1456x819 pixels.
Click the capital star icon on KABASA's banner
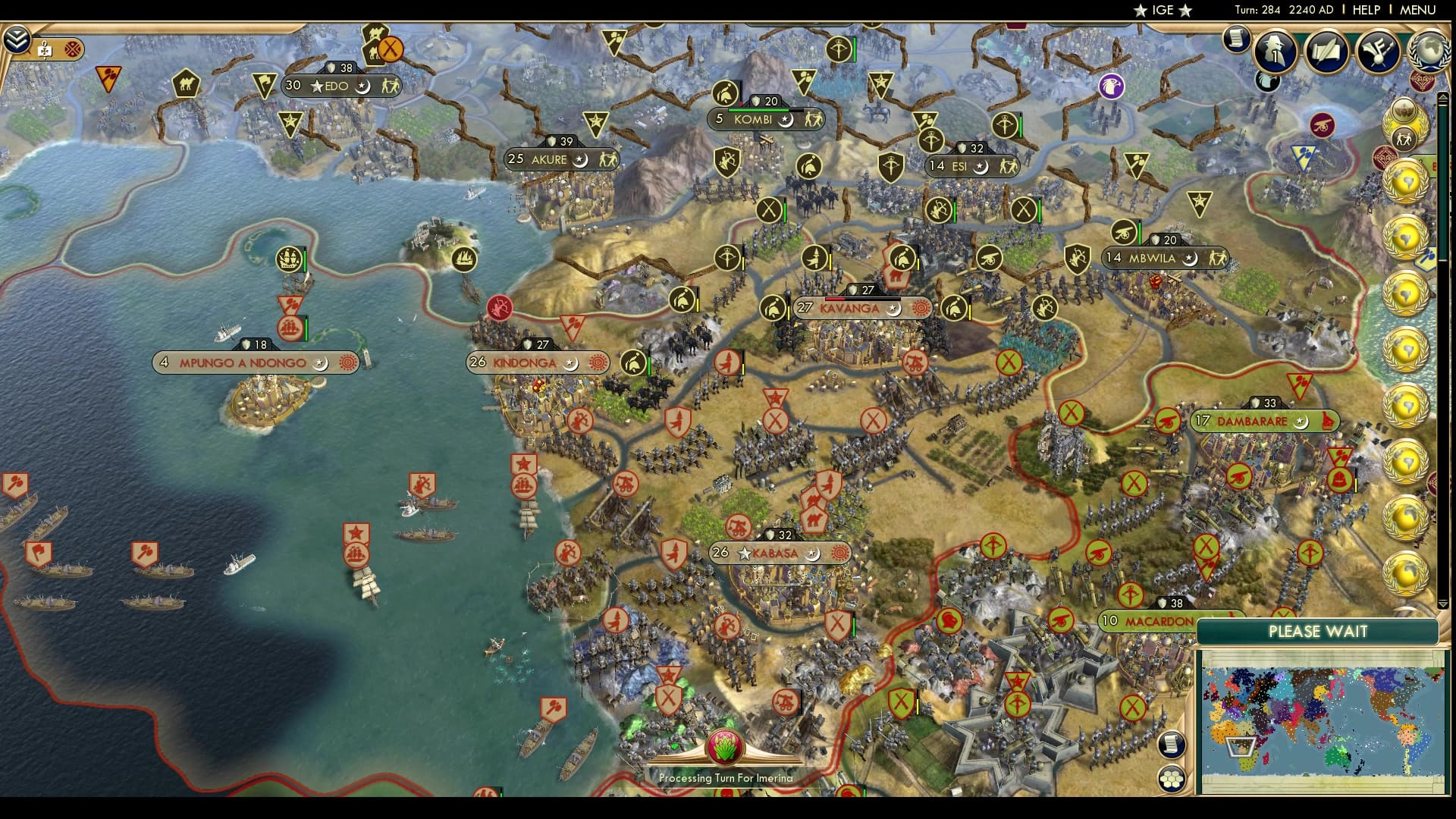(745, 554)
